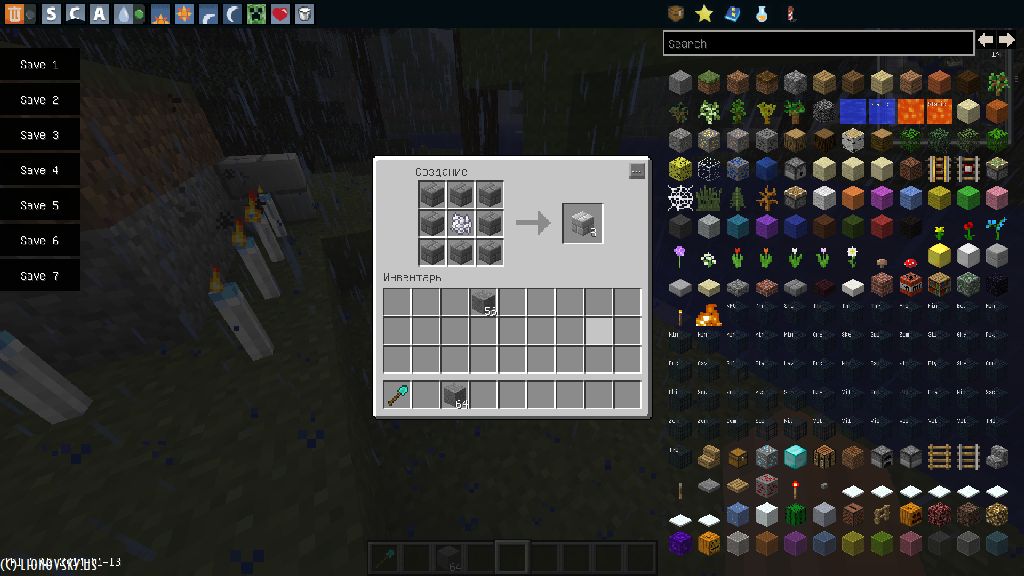1024x576 pixels.
Task: Set time to night with the crescent moon icon
Action: click(x=231, y=14)
